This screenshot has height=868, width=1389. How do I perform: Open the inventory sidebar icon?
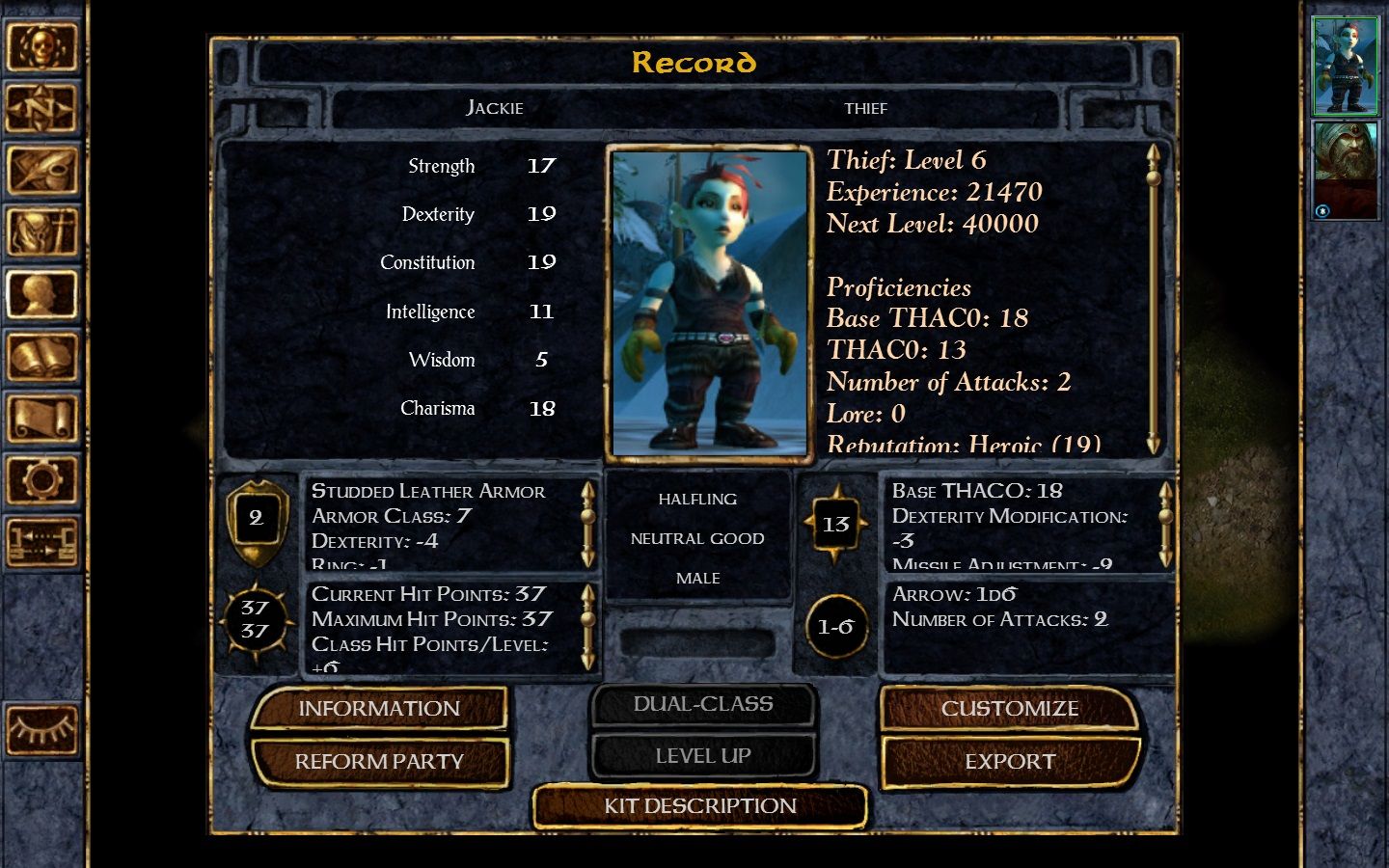tap(41, 232)
